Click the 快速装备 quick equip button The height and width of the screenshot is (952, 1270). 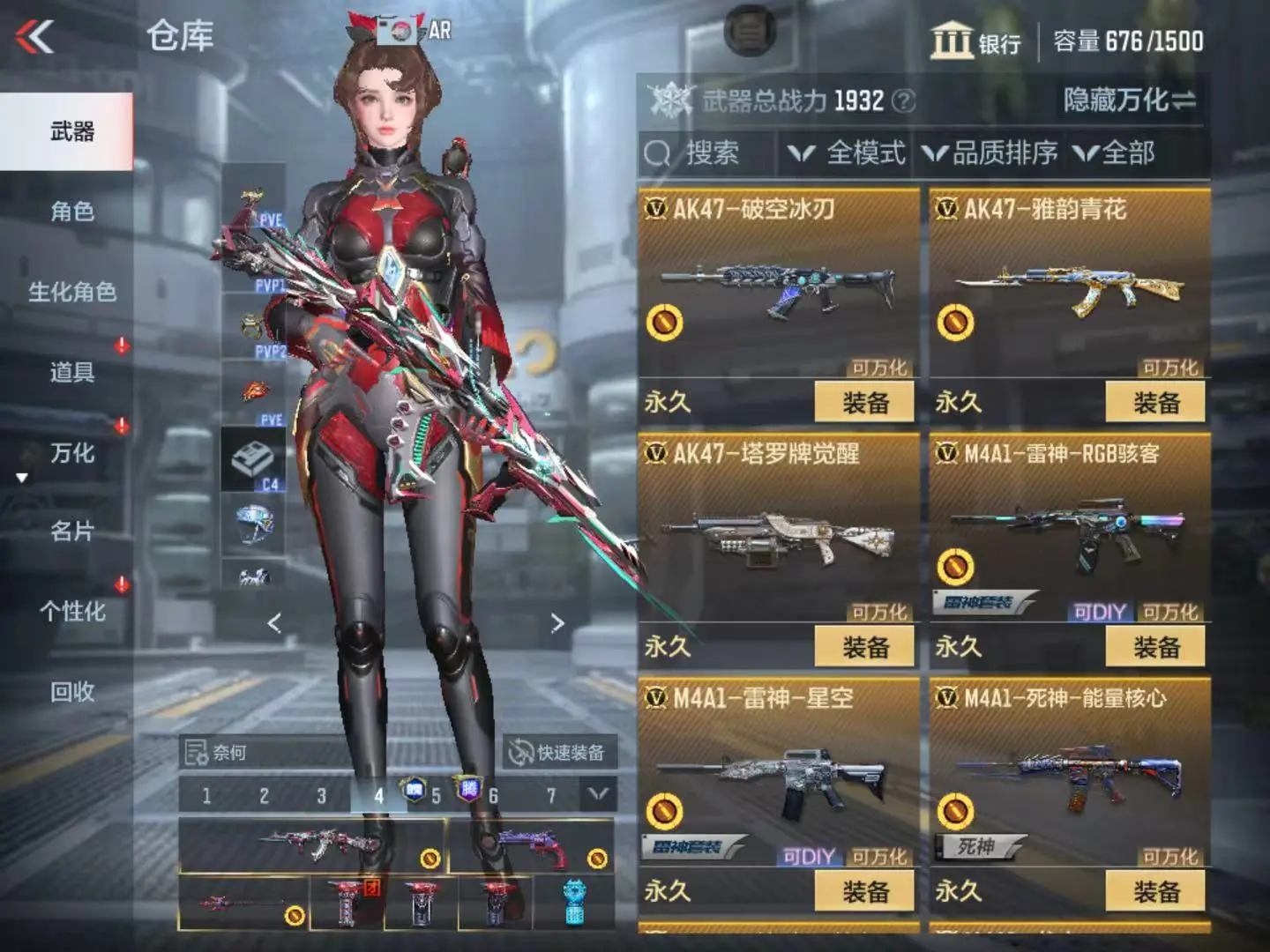point(559,752)
